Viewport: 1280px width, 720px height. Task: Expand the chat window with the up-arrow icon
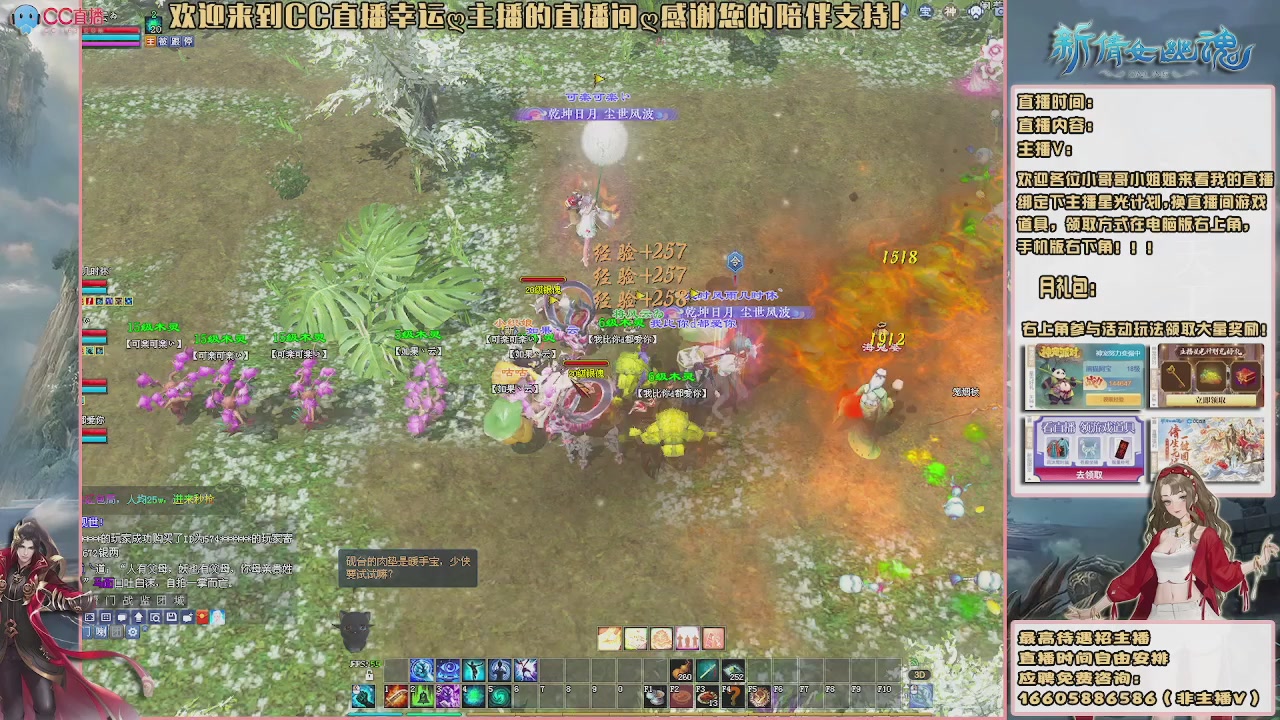138,617
